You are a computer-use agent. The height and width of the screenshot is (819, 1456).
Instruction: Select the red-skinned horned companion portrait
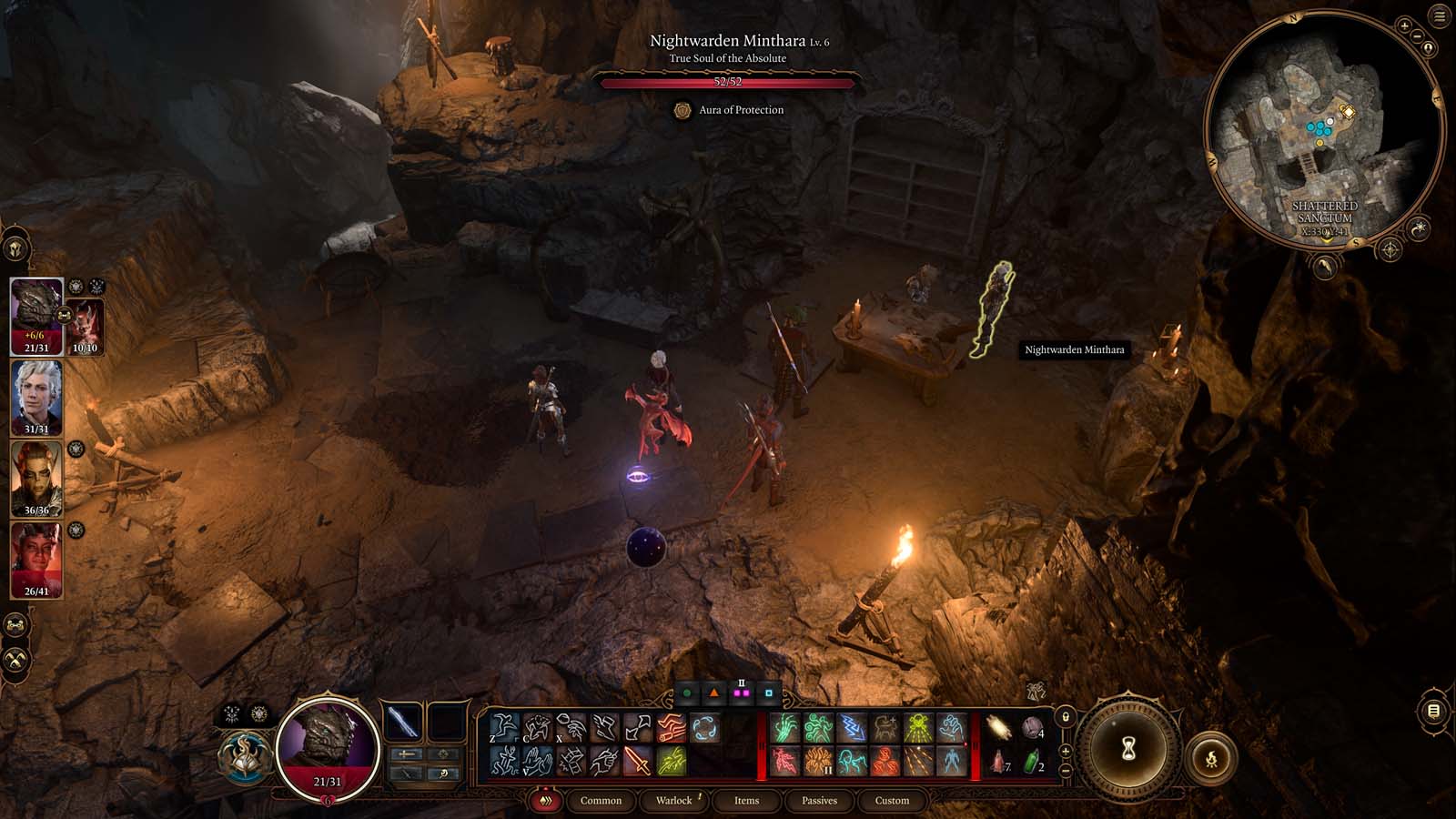(x=36, y=559)
